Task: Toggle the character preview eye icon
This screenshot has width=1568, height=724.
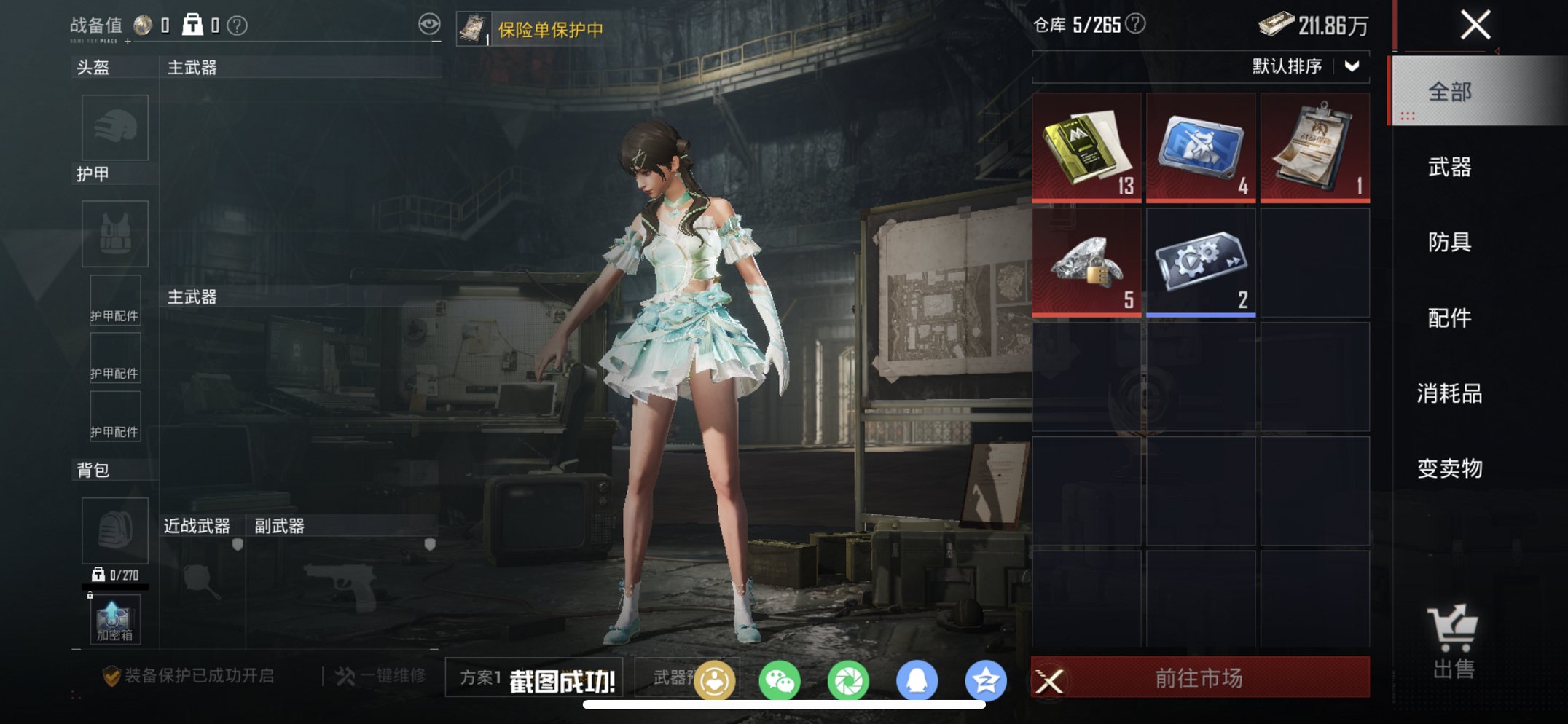Action: click(431, 24)
